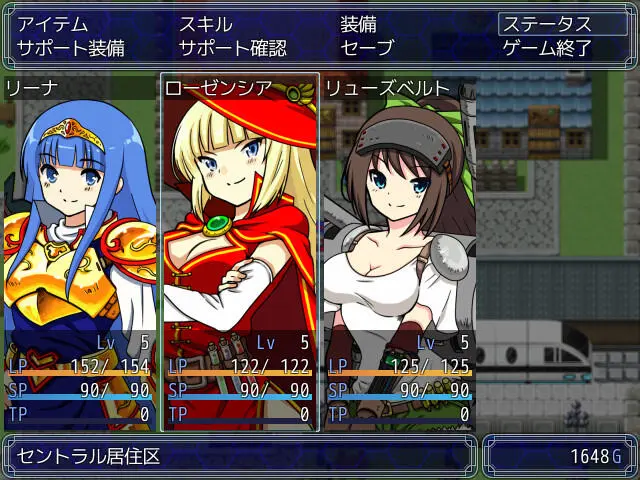Open the ステータス (Status) screen

(x=546, y=24)
